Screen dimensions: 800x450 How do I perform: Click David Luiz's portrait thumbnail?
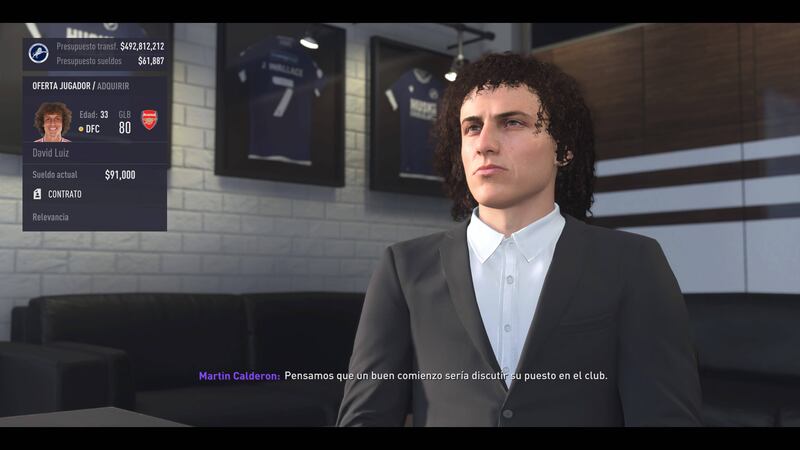(52, 121)
